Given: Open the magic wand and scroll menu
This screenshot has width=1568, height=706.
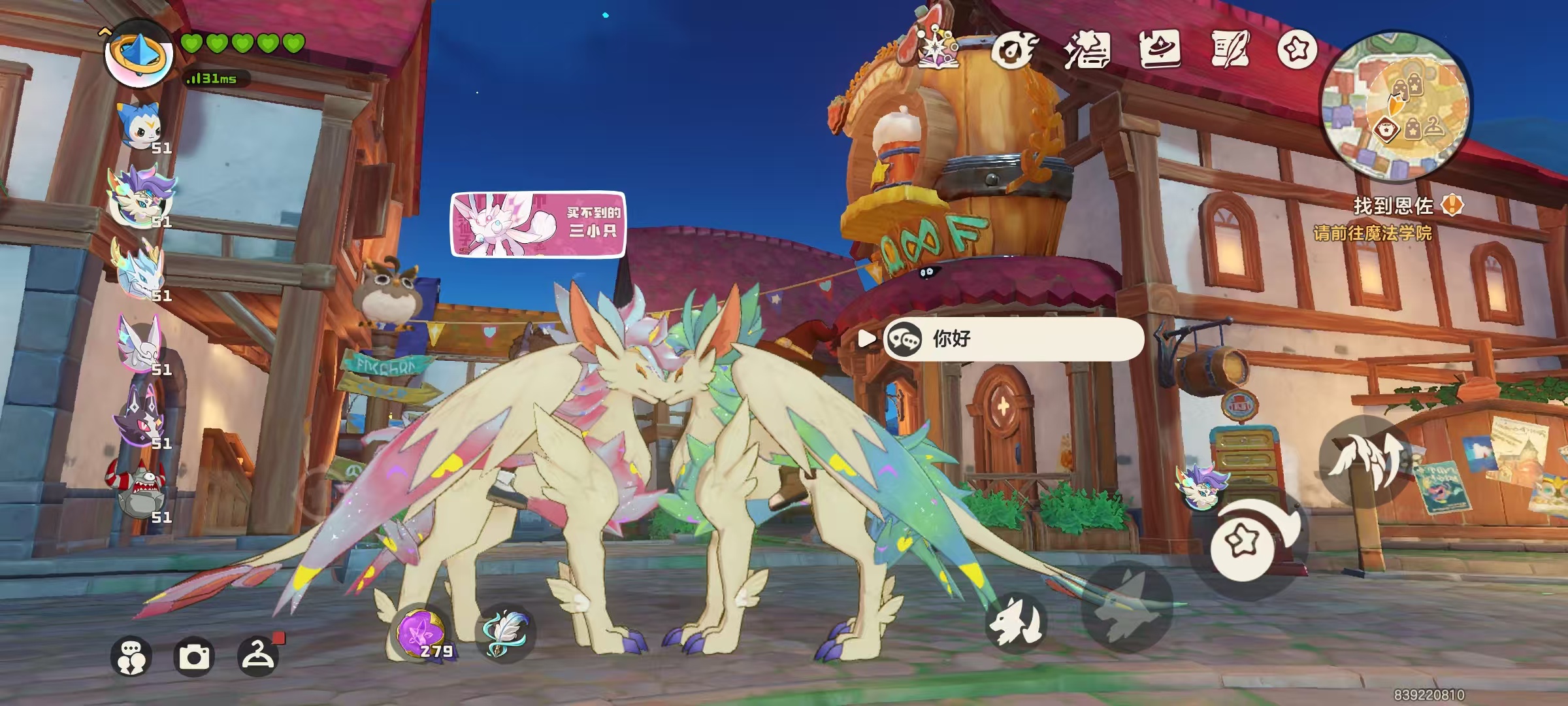Looking at the screenshot, I should pyautogui.click(x=1086, y=50).
